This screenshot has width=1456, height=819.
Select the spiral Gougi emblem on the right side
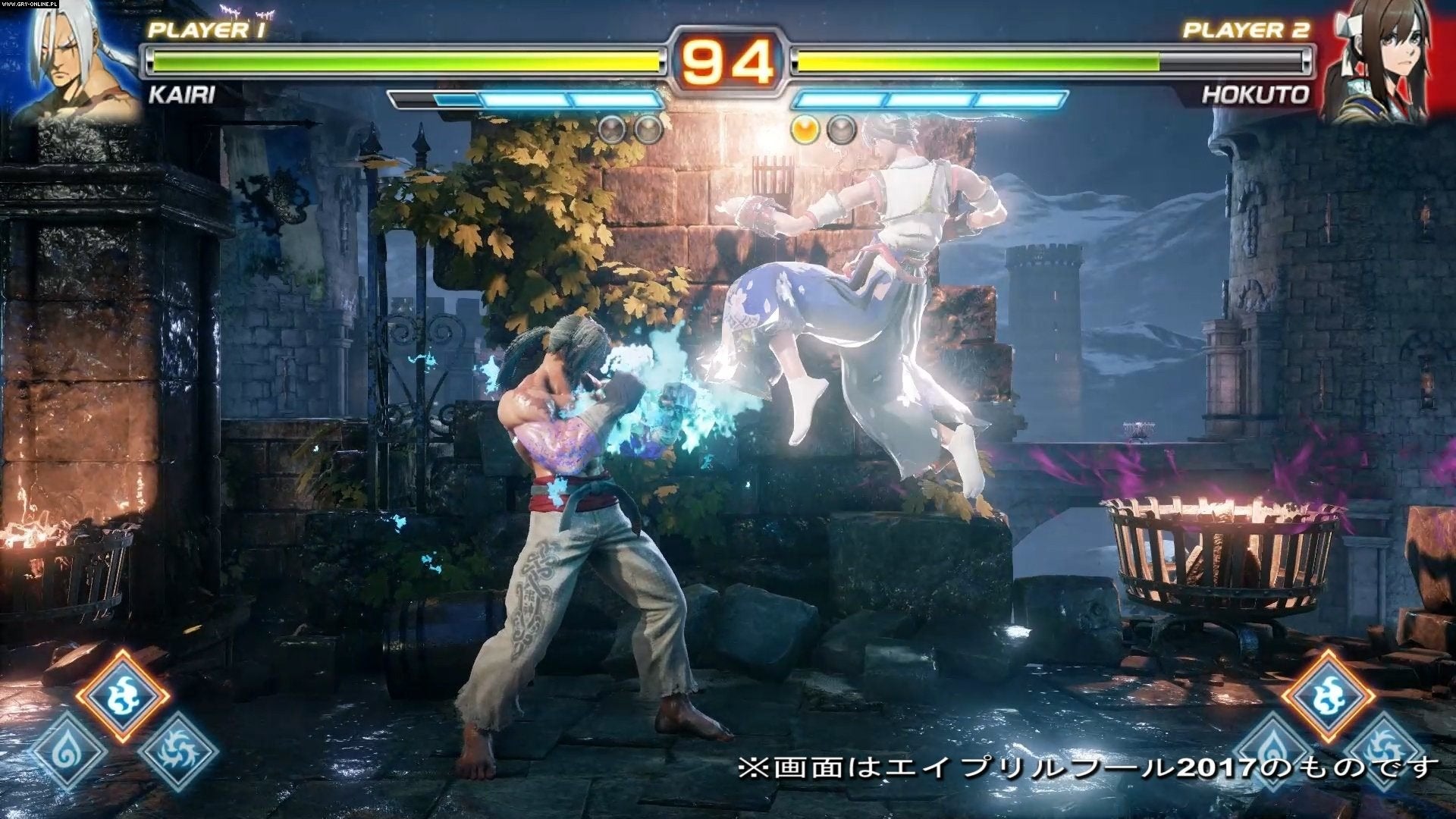[x=1384, y=748]
